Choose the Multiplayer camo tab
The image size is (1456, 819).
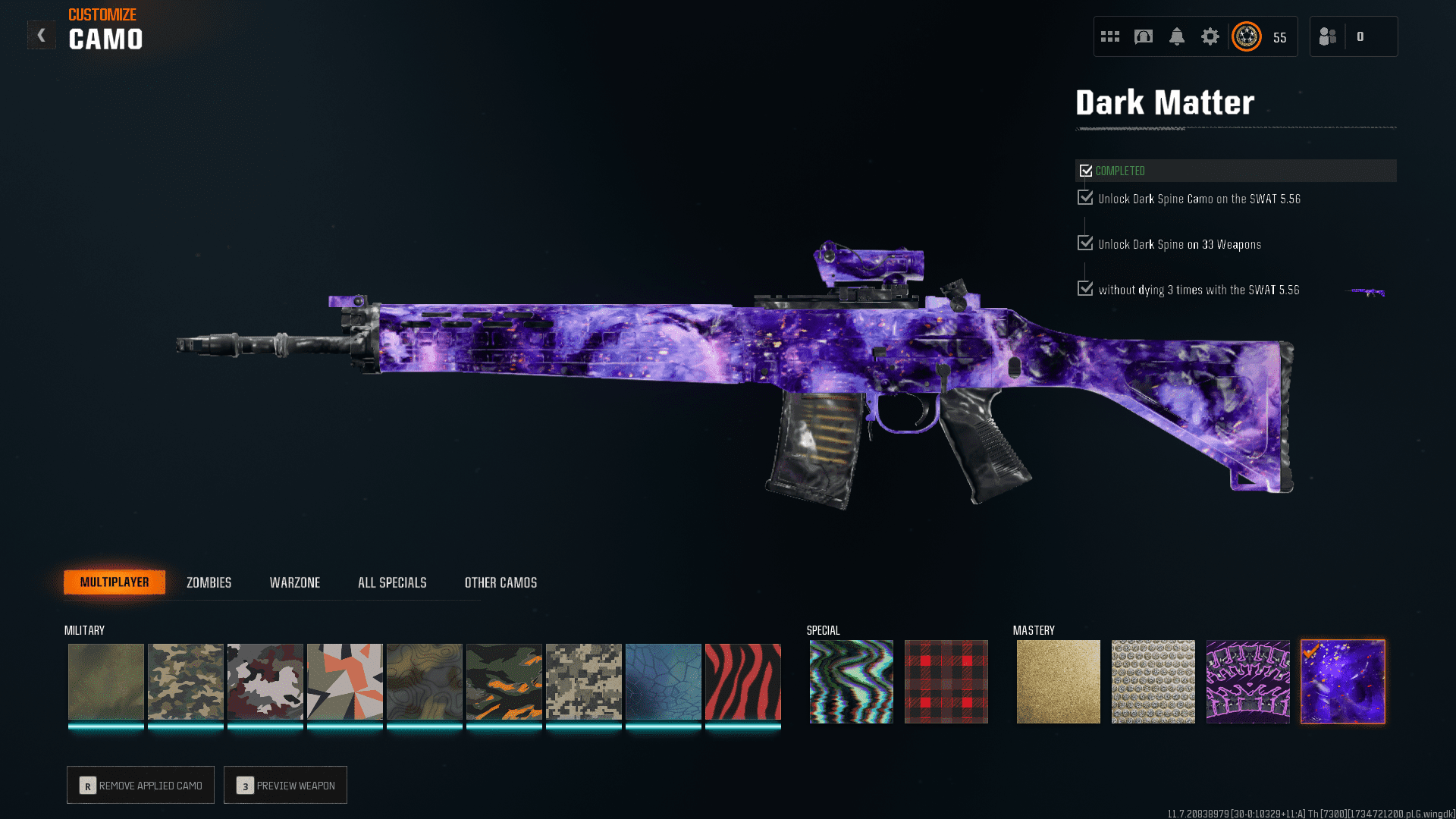115,582
